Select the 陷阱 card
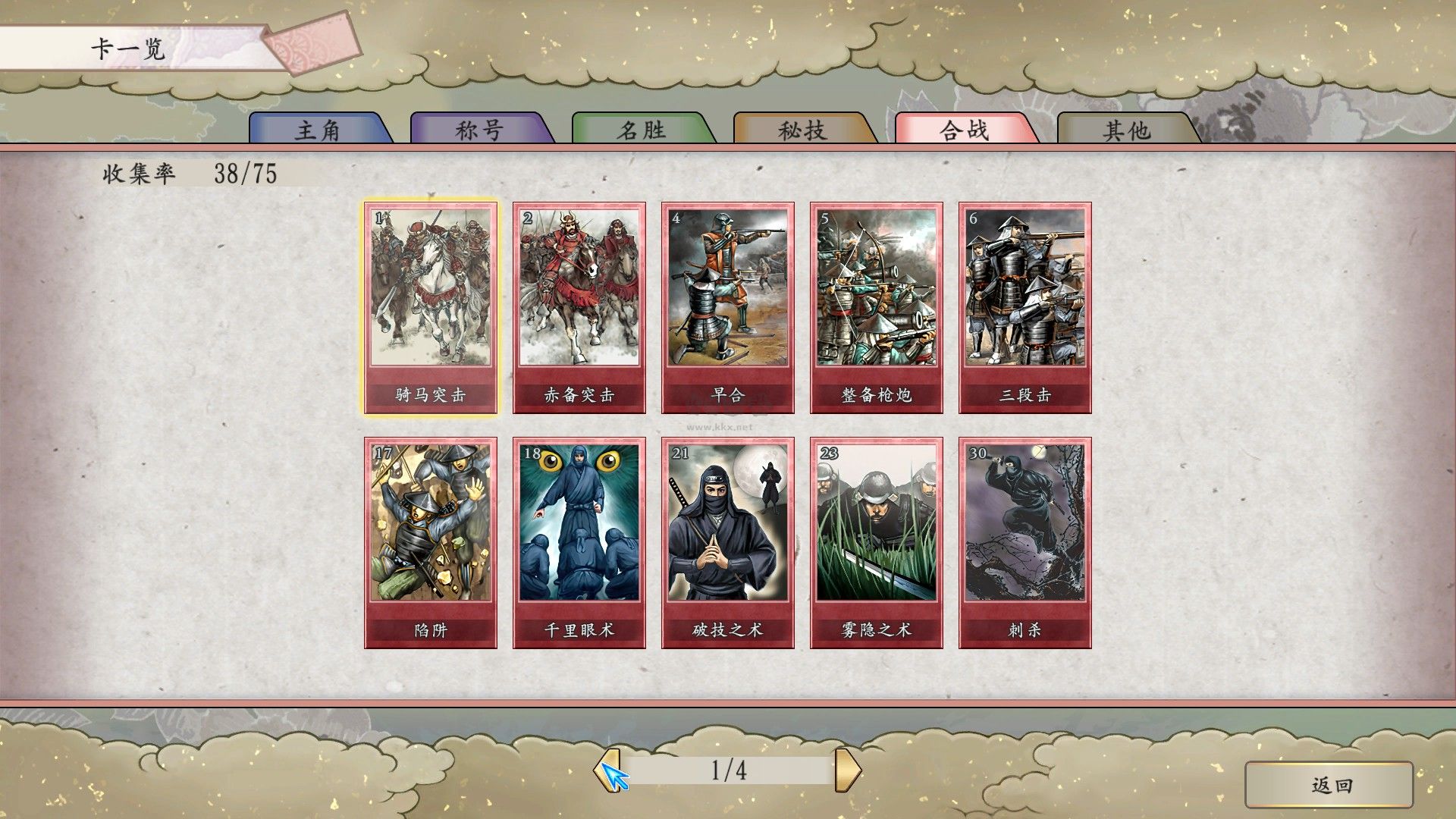 point(431,542)
